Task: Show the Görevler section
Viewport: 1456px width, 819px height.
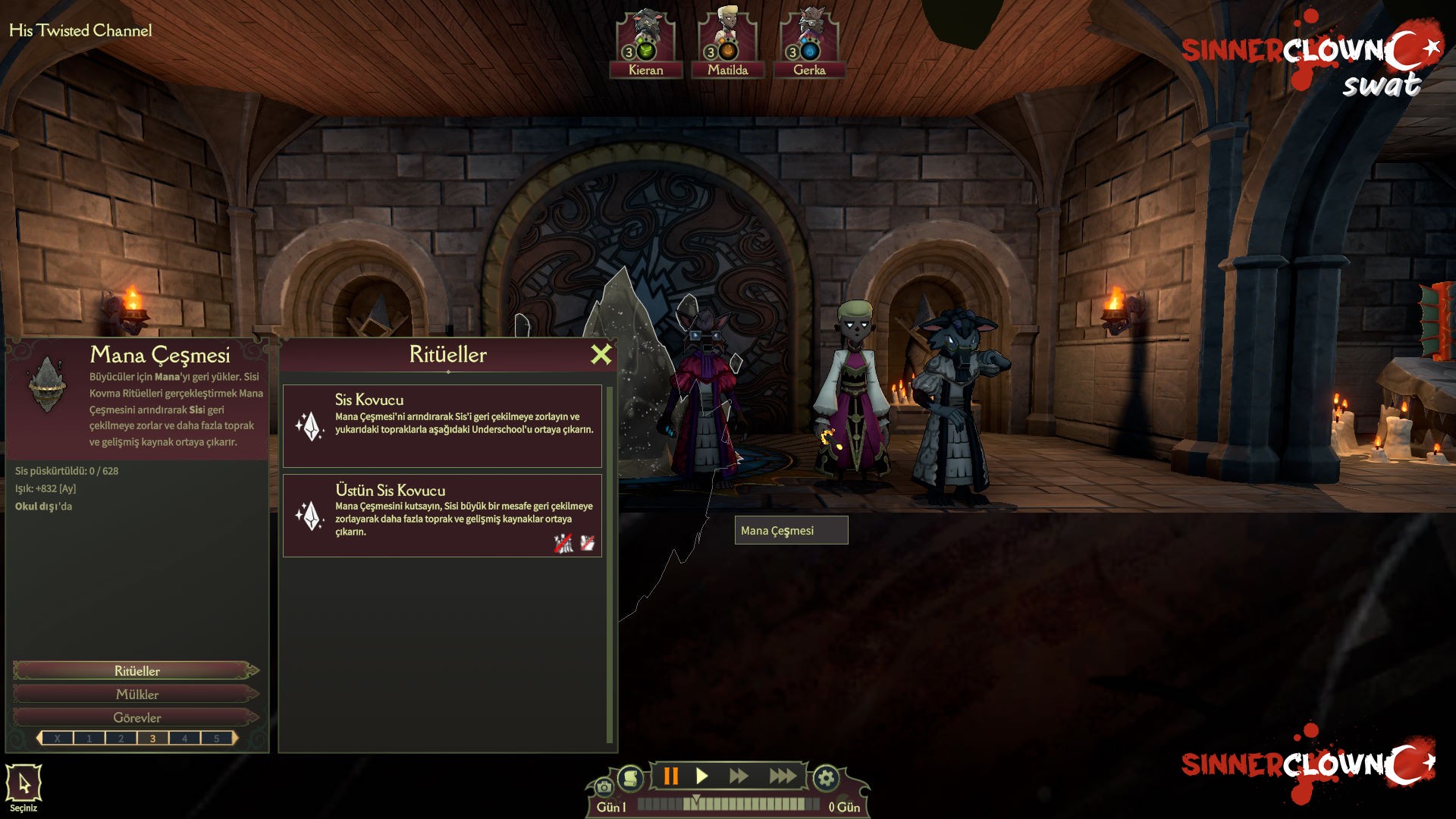Action: (136, 717)
